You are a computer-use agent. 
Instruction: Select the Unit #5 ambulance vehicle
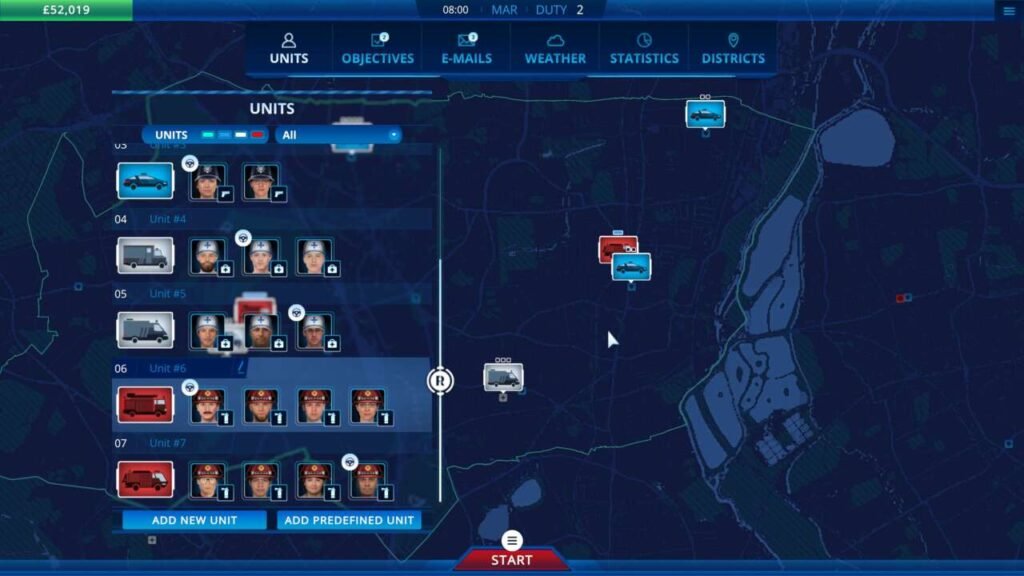[x=145, y=330]
